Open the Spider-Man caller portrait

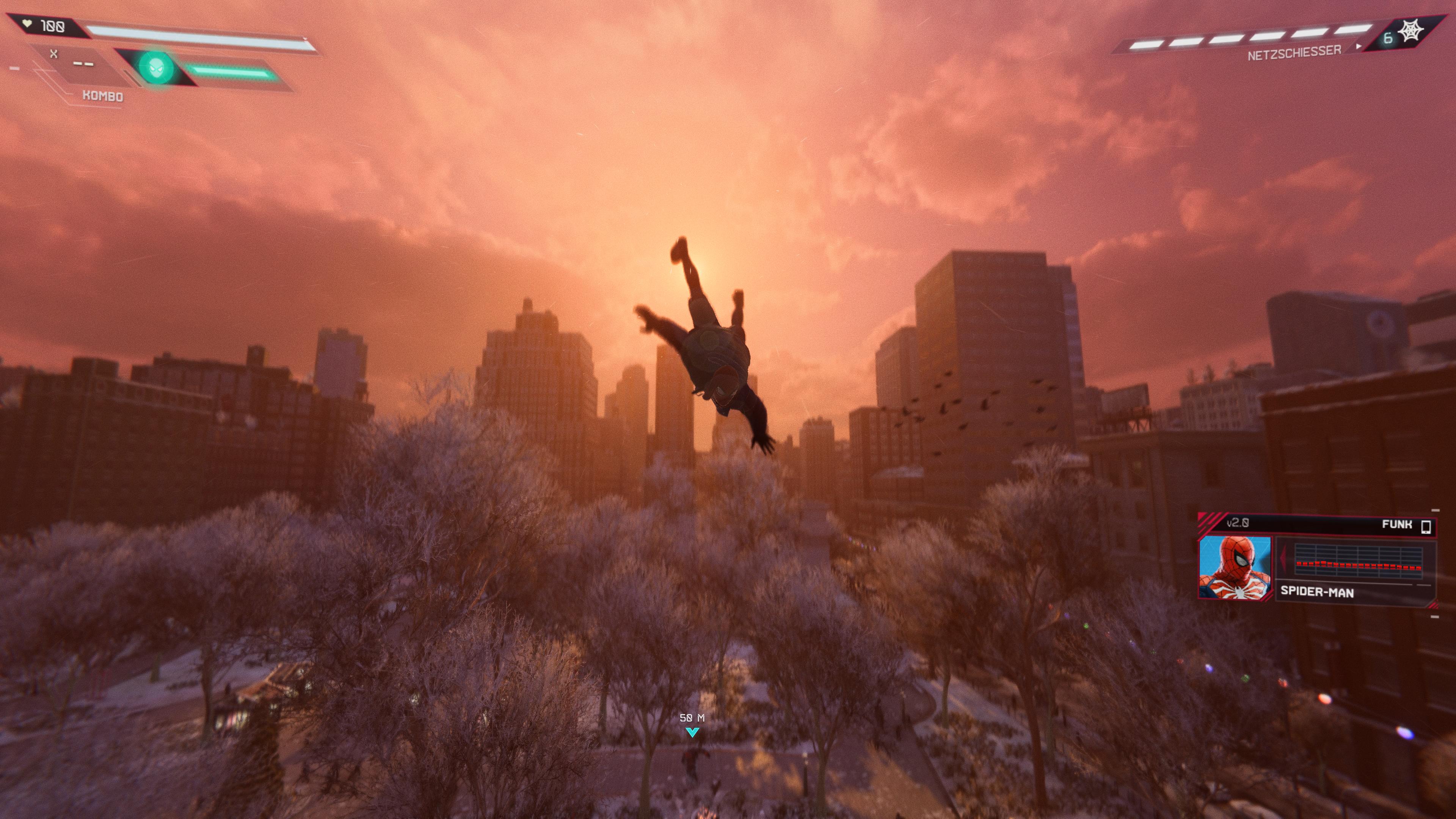pos(1235,568)
